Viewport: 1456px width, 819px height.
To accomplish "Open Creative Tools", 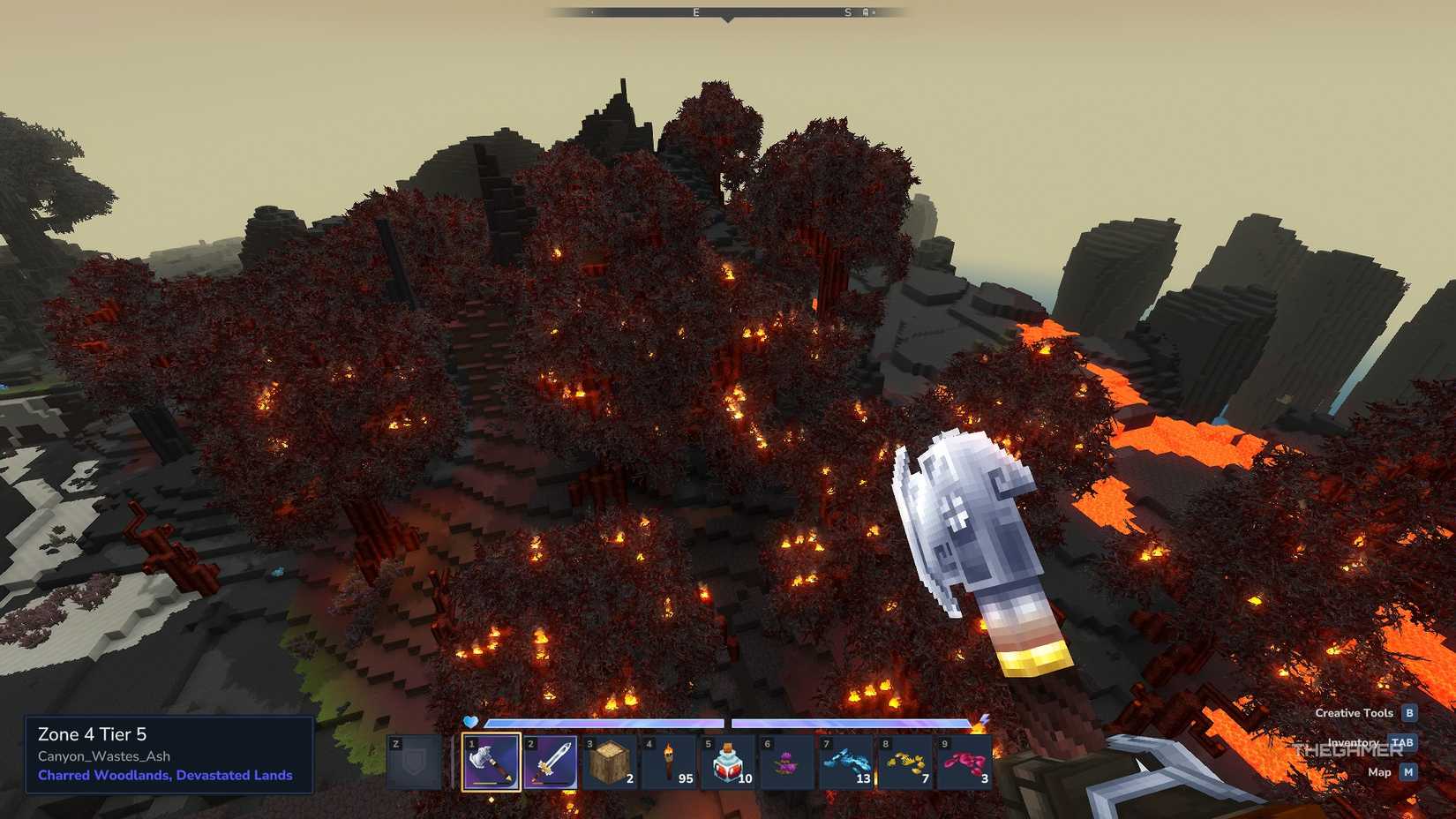I will tap(1355, 713).
